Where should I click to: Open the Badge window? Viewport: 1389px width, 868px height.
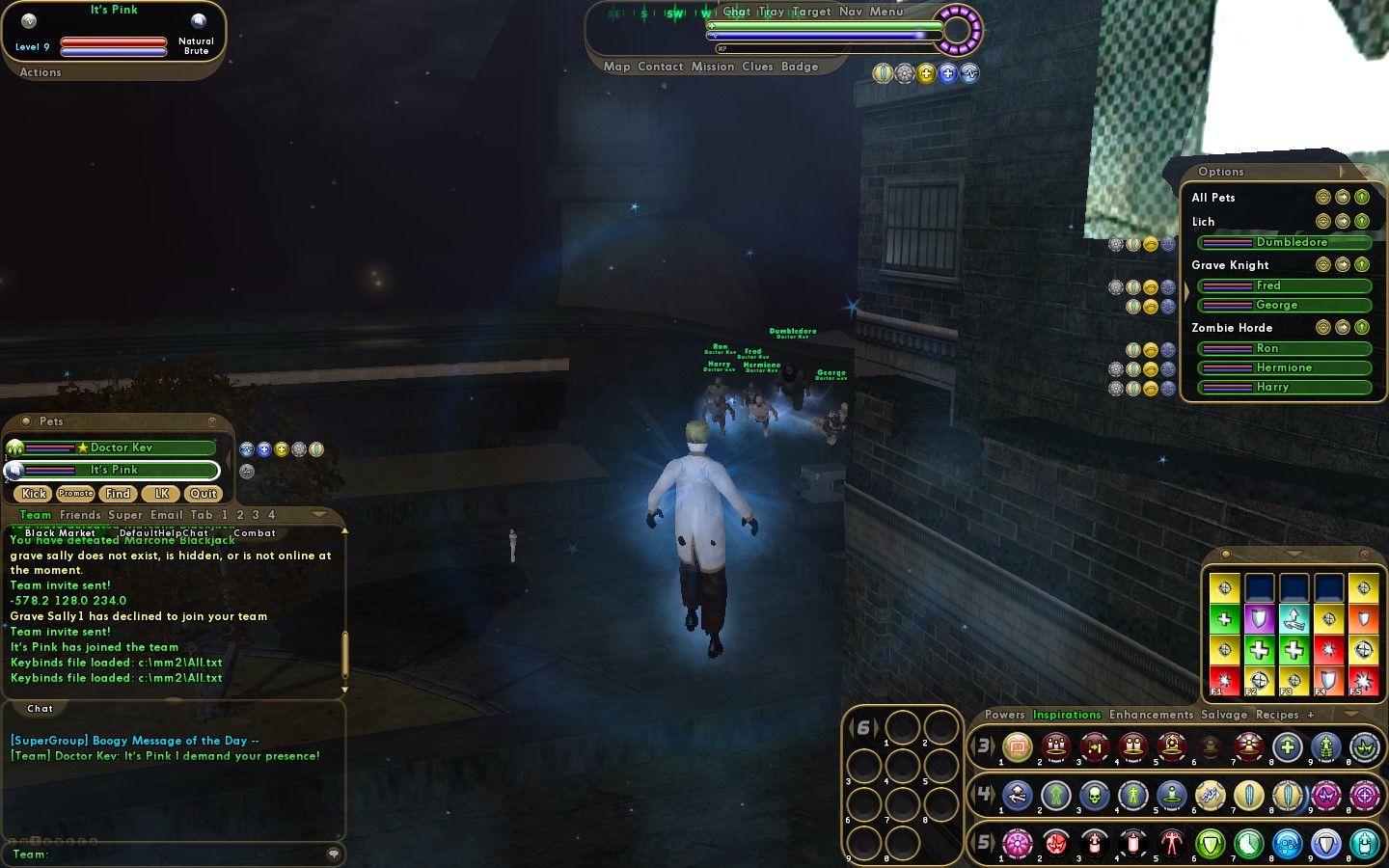click(800, 67)
